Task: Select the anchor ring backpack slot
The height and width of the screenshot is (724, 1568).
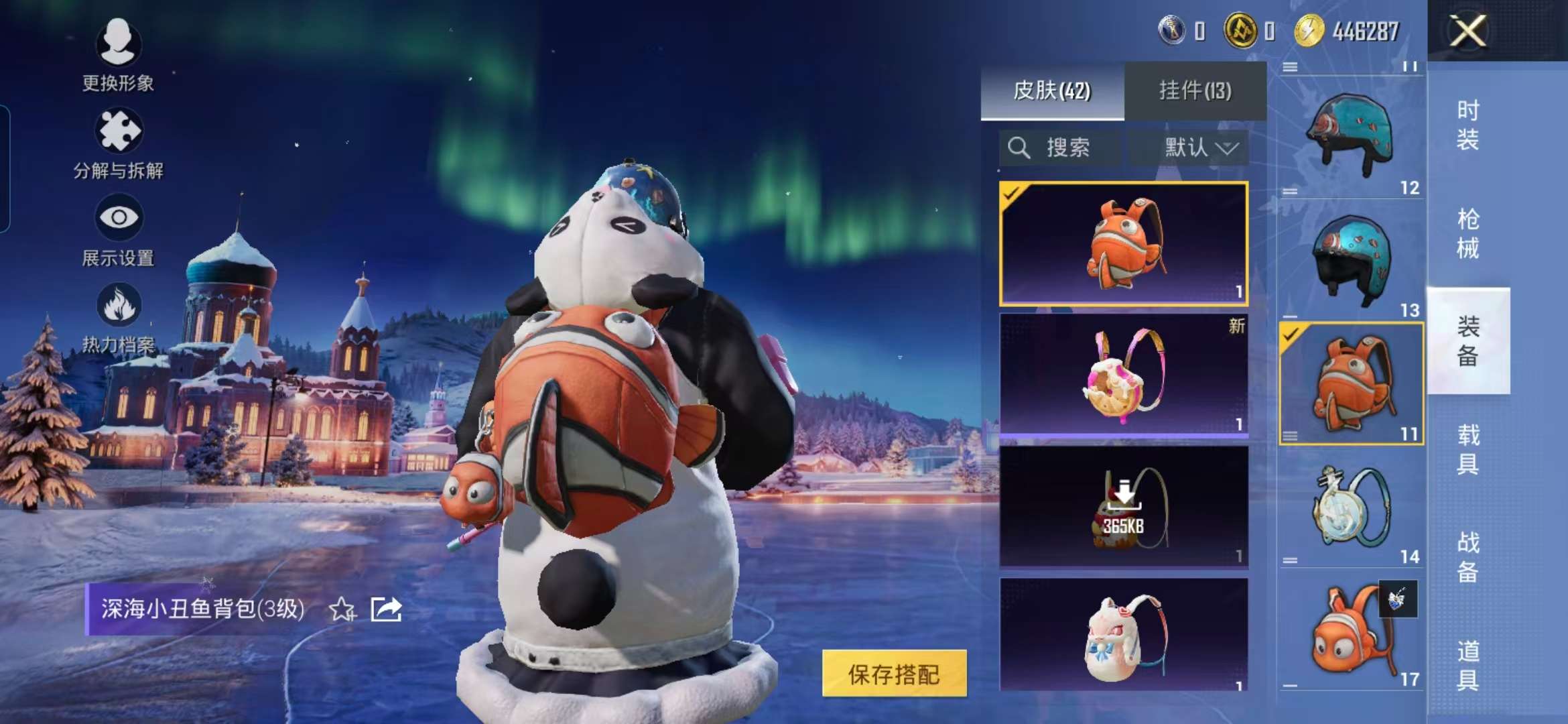Action: click(1351, 509)
